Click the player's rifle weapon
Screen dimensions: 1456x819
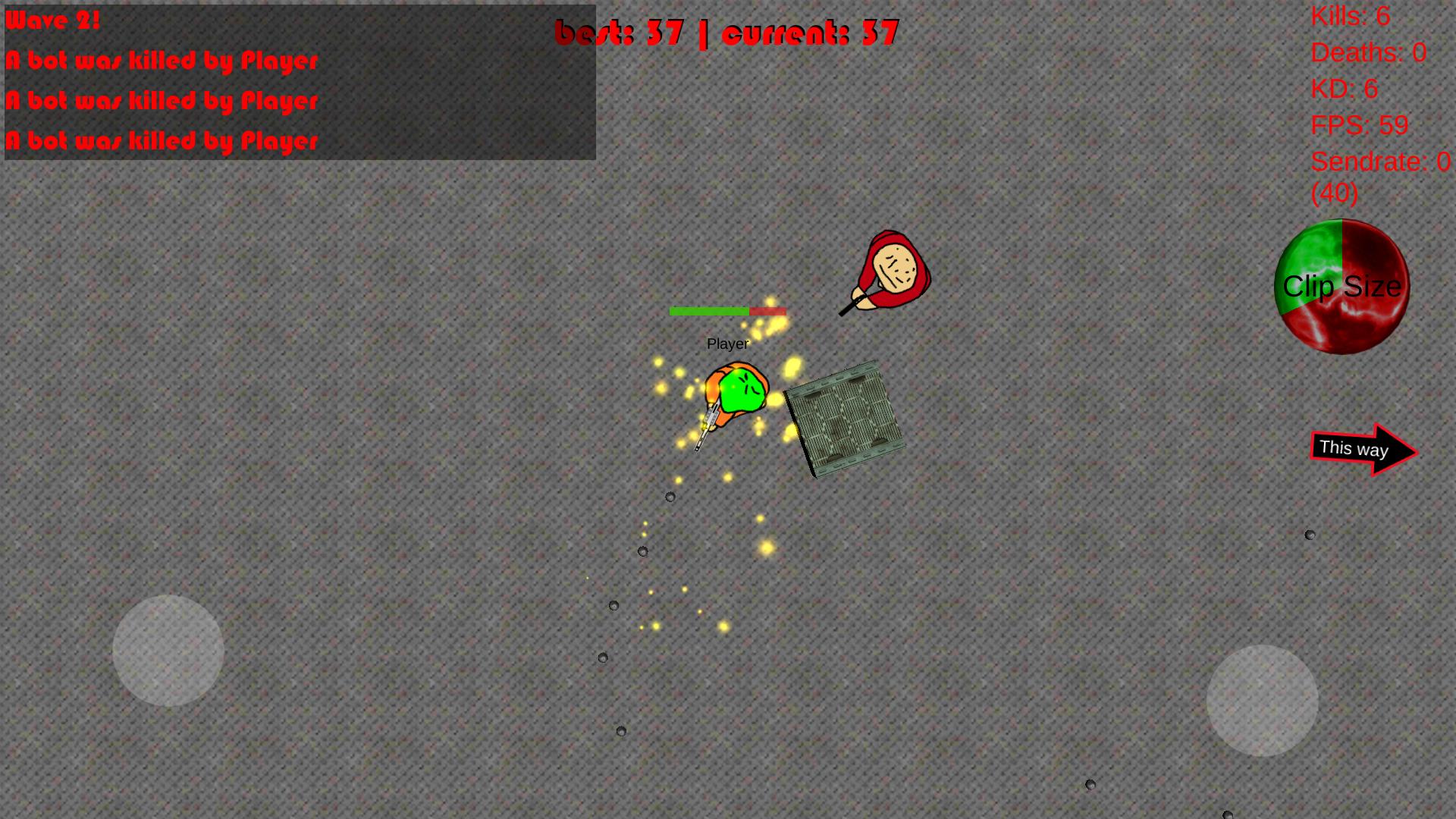click(705, 425)
